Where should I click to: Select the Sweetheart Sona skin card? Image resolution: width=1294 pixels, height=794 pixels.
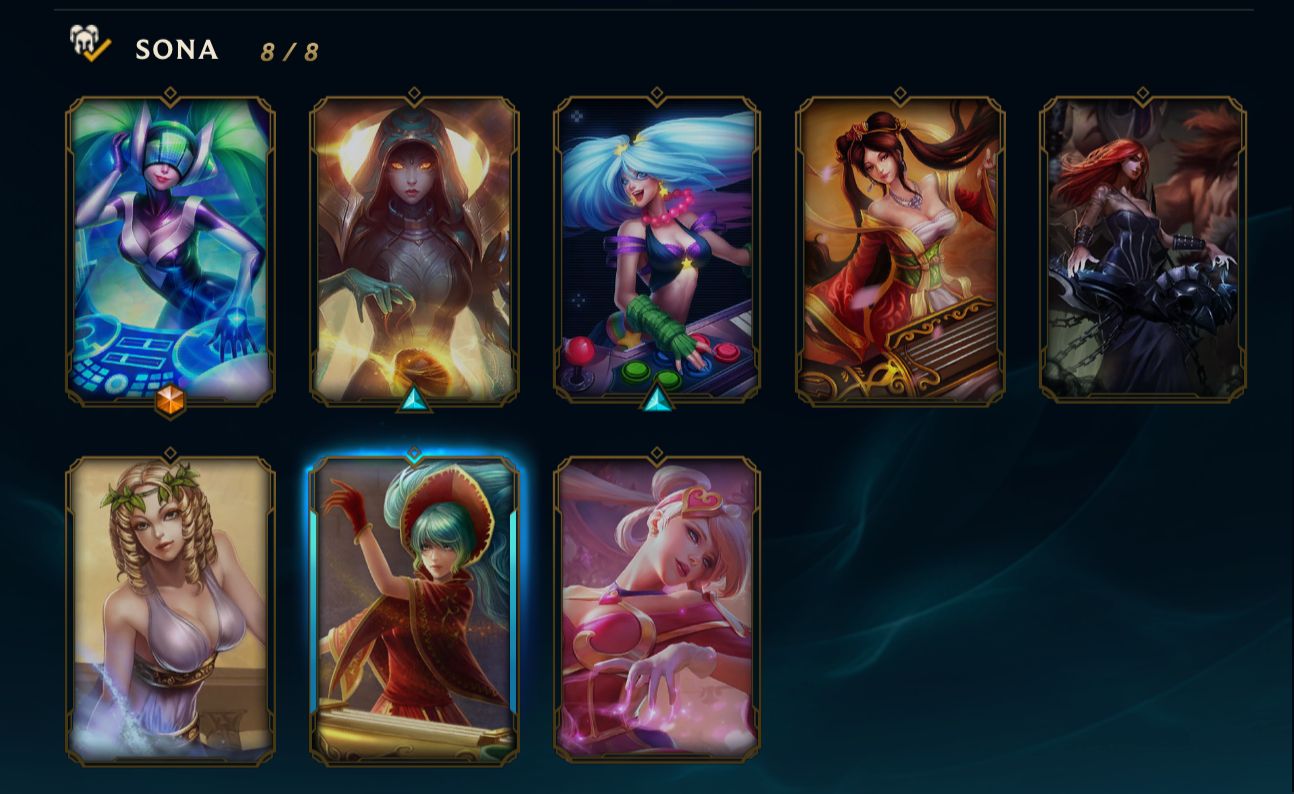[655, 610]
